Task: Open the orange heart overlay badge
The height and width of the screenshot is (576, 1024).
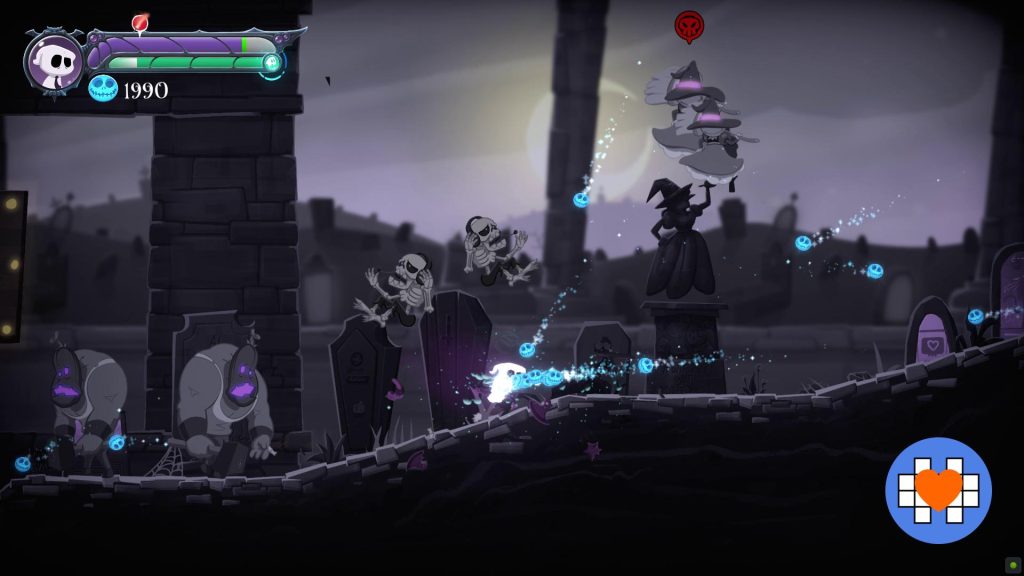Action: pyautogui.click(x=938, y=490)
